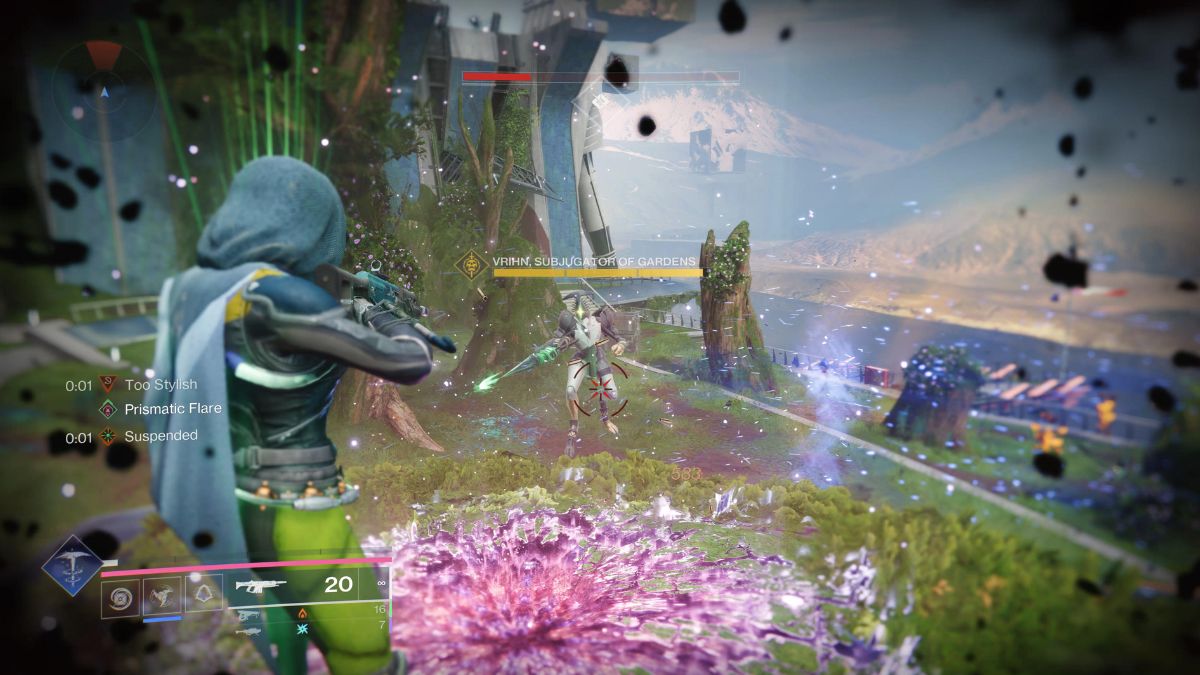Viewport: 1200px width, 675px height.
Task: Click the radar in the corner
Action: click(x=103, y=88)
